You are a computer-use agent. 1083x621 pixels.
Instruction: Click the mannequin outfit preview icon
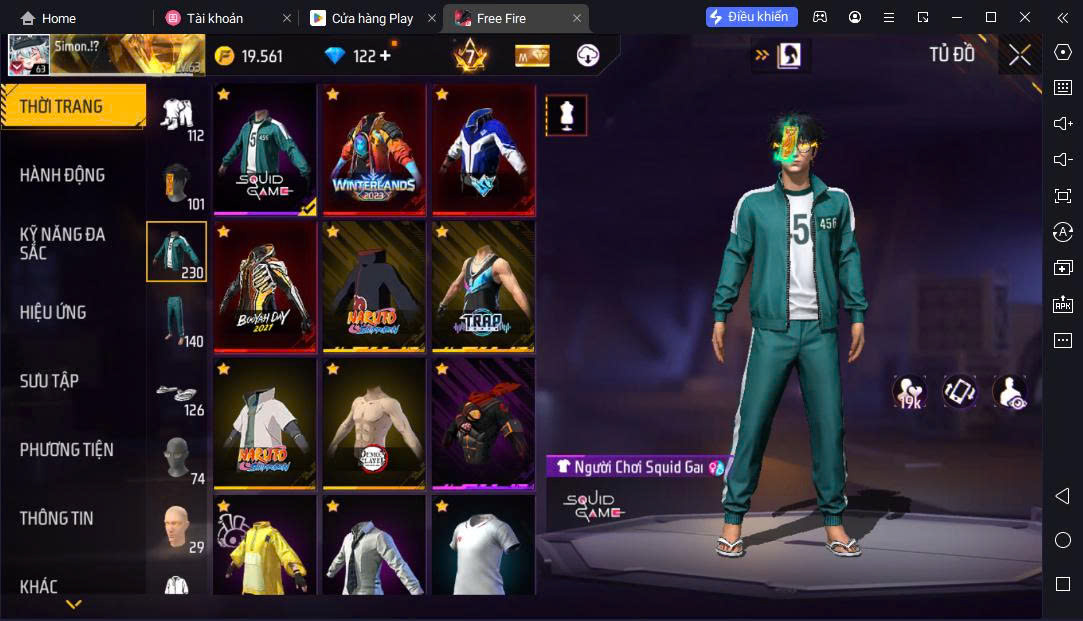[566, 116]
